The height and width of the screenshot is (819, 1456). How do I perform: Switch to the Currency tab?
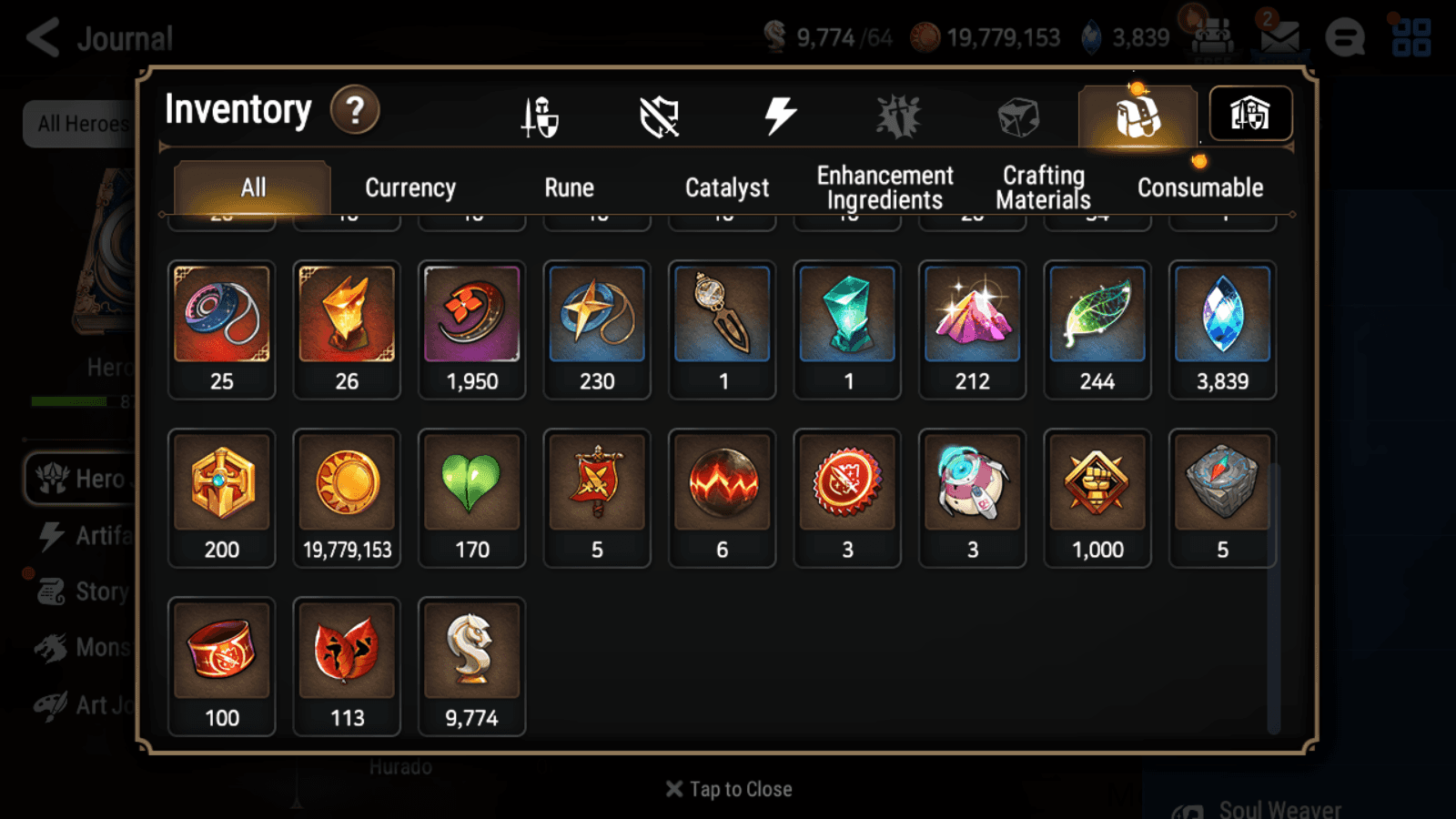409,188
